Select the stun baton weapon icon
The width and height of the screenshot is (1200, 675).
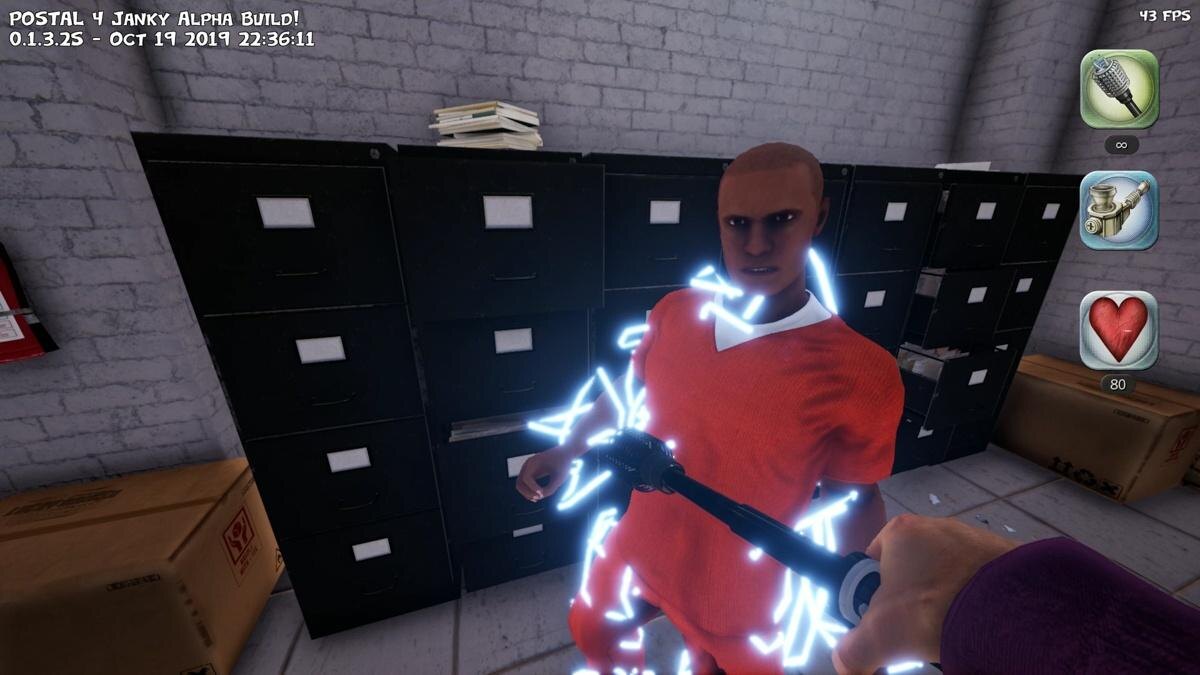(x=1119, y=88)
